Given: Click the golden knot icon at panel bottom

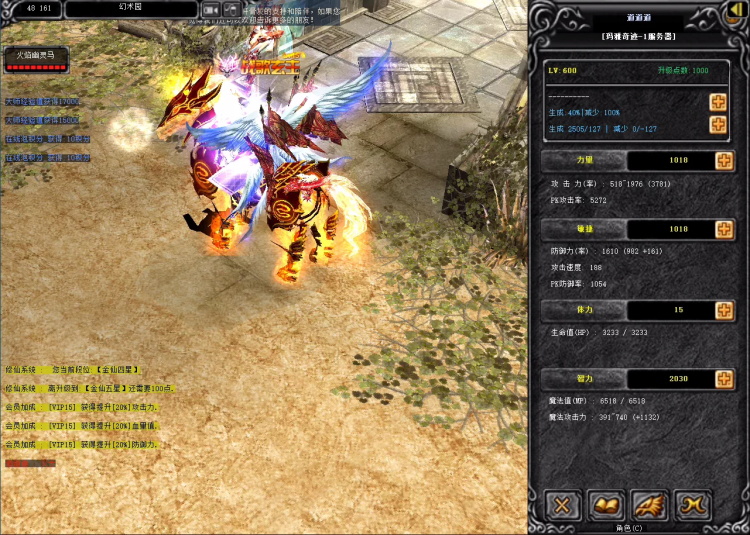Looking at the screenshot, I should (x=691, y=505).
